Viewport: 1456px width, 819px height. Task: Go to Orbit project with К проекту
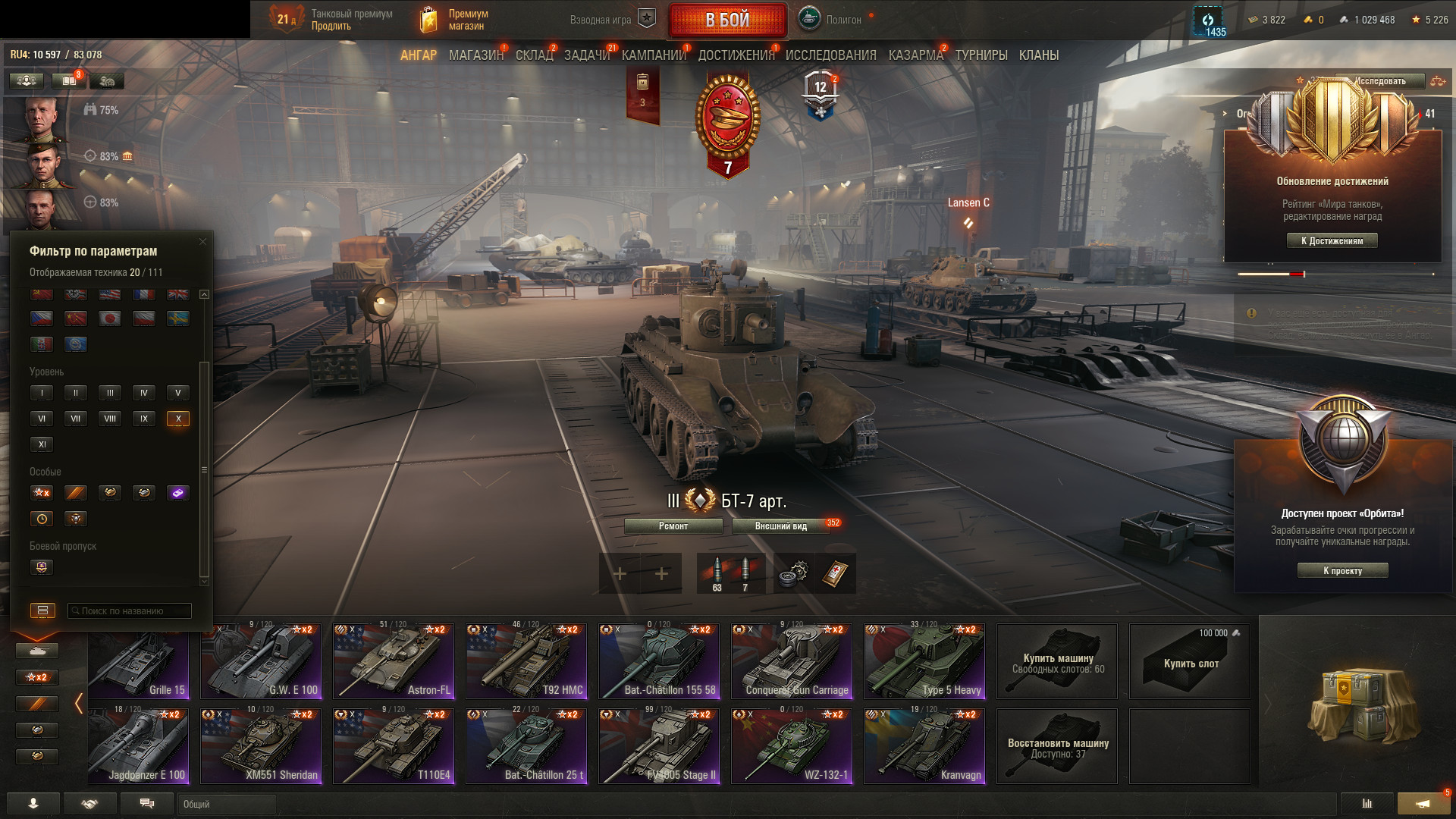point(1342,571)
